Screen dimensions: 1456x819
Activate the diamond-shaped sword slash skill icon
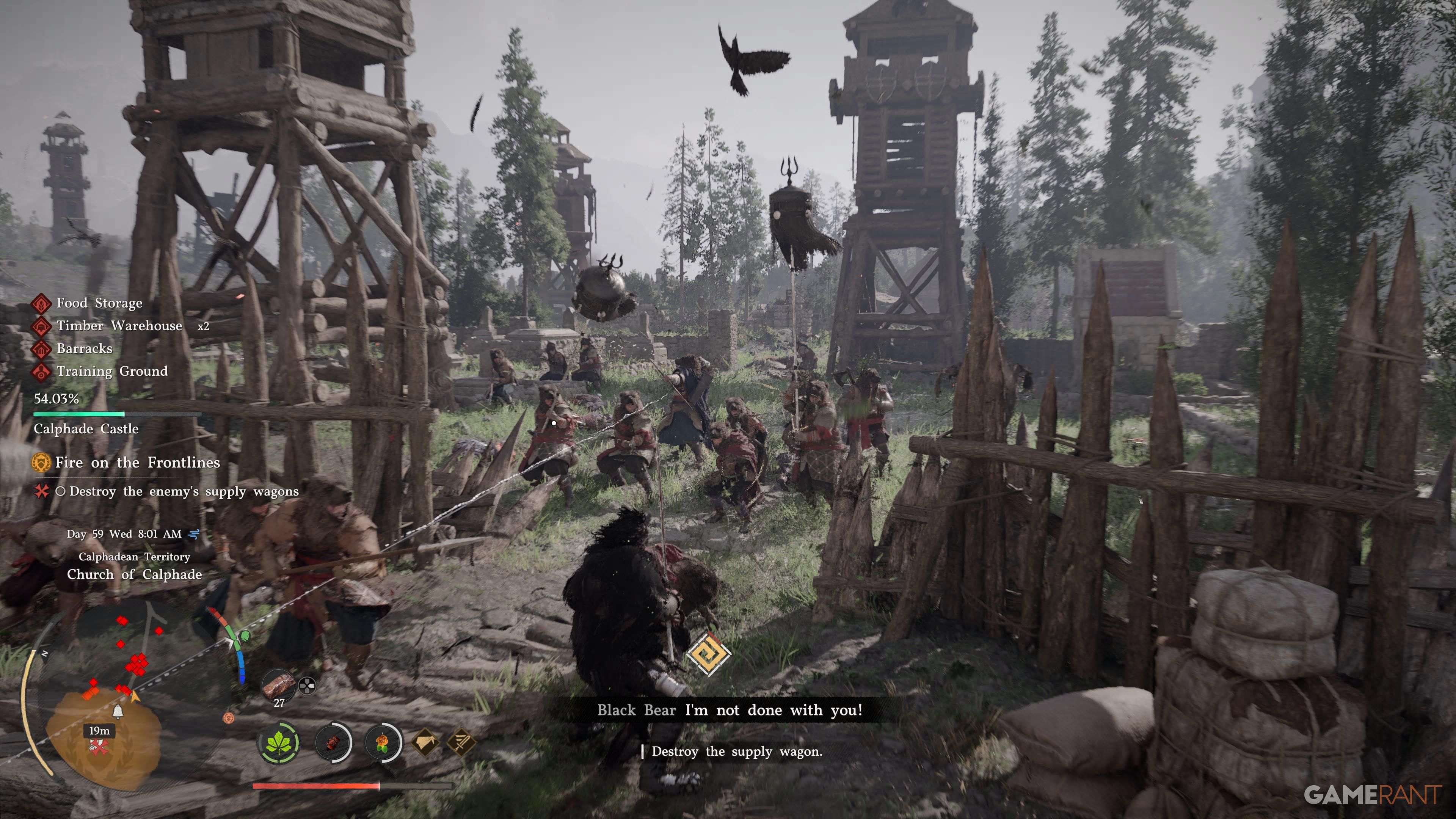pos(461,742)
